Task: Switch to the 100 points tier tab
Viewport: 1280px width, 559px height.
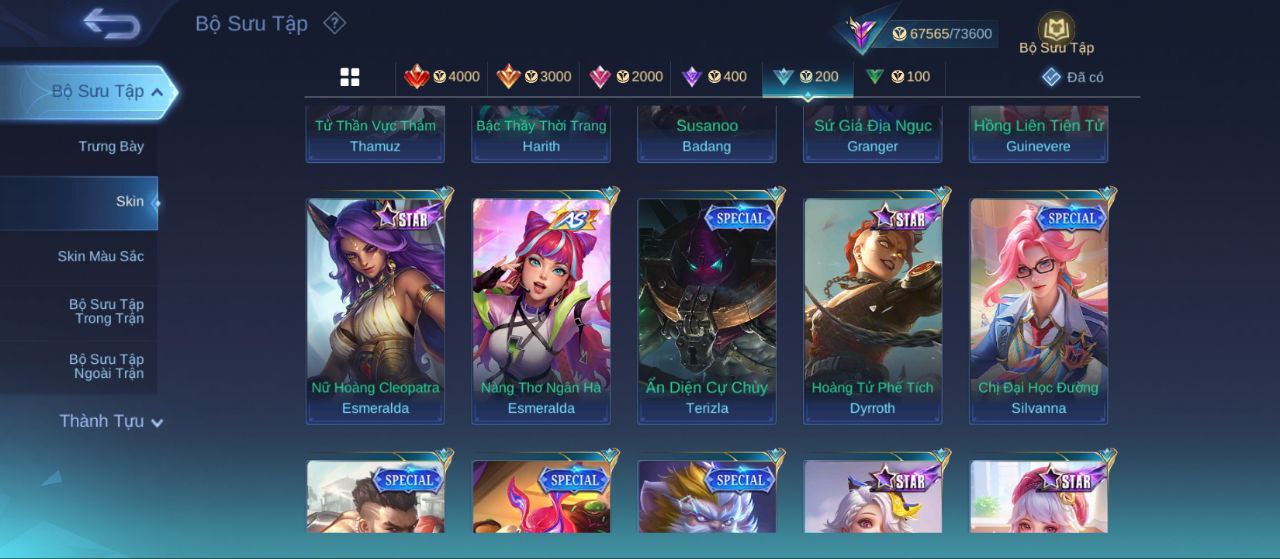Action: (x=897, y=77)
